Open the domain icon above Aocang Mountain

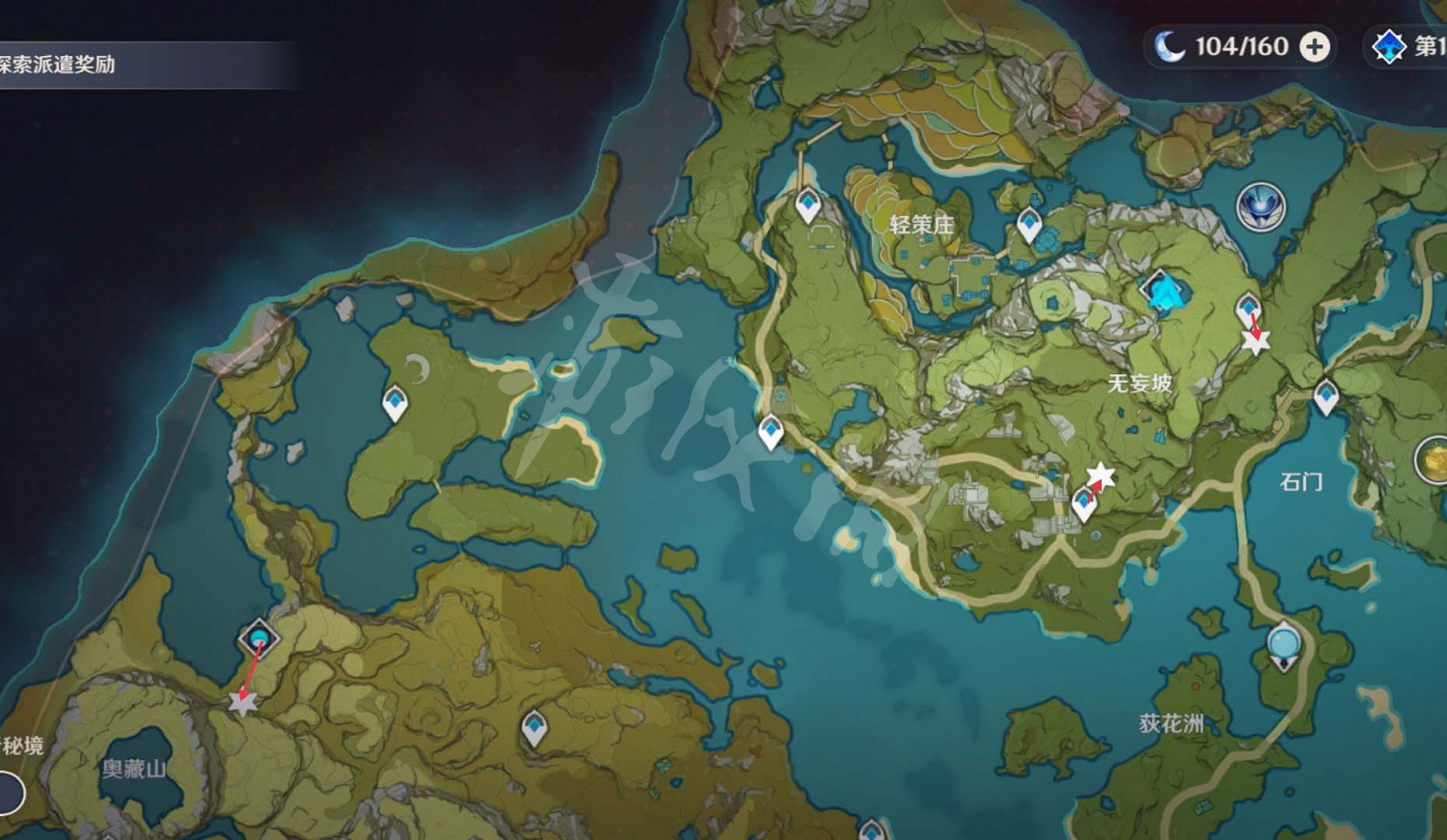(258, 637)
